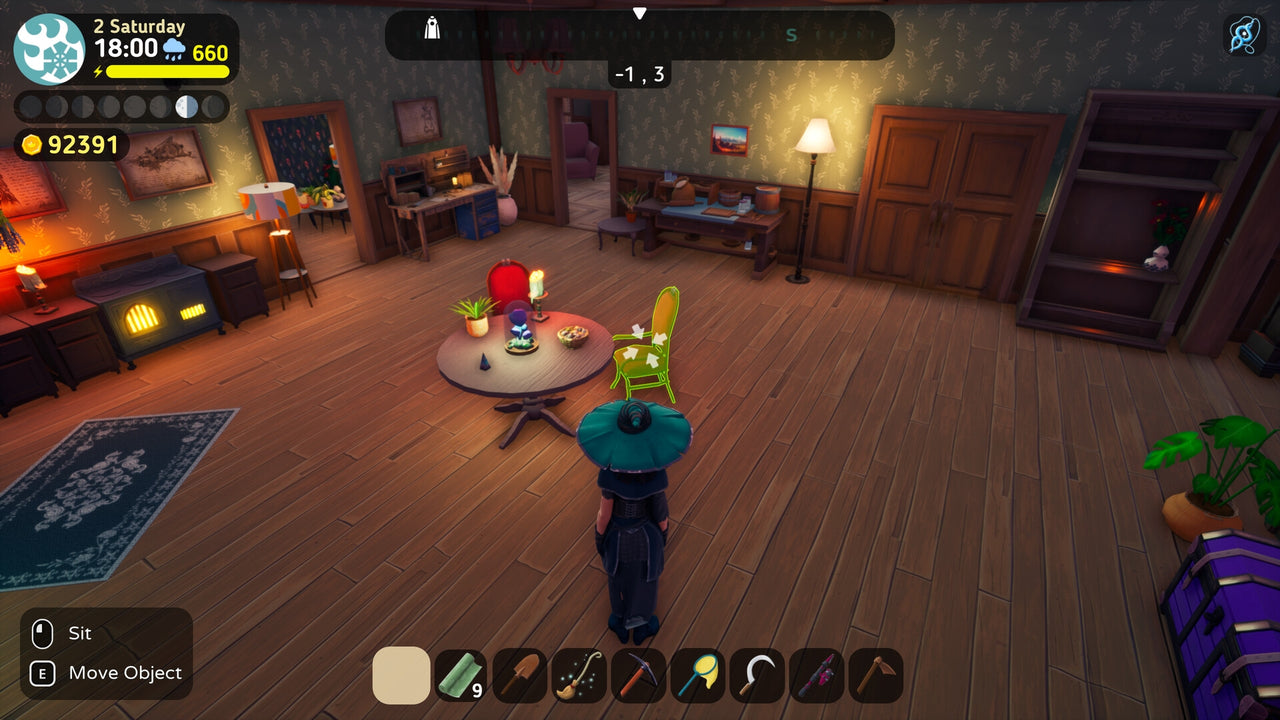Image resolution: width=1280 pixels, height=720 pixels.
Task: Click the S marker on the compass bar
Action: tap(790, 36)
